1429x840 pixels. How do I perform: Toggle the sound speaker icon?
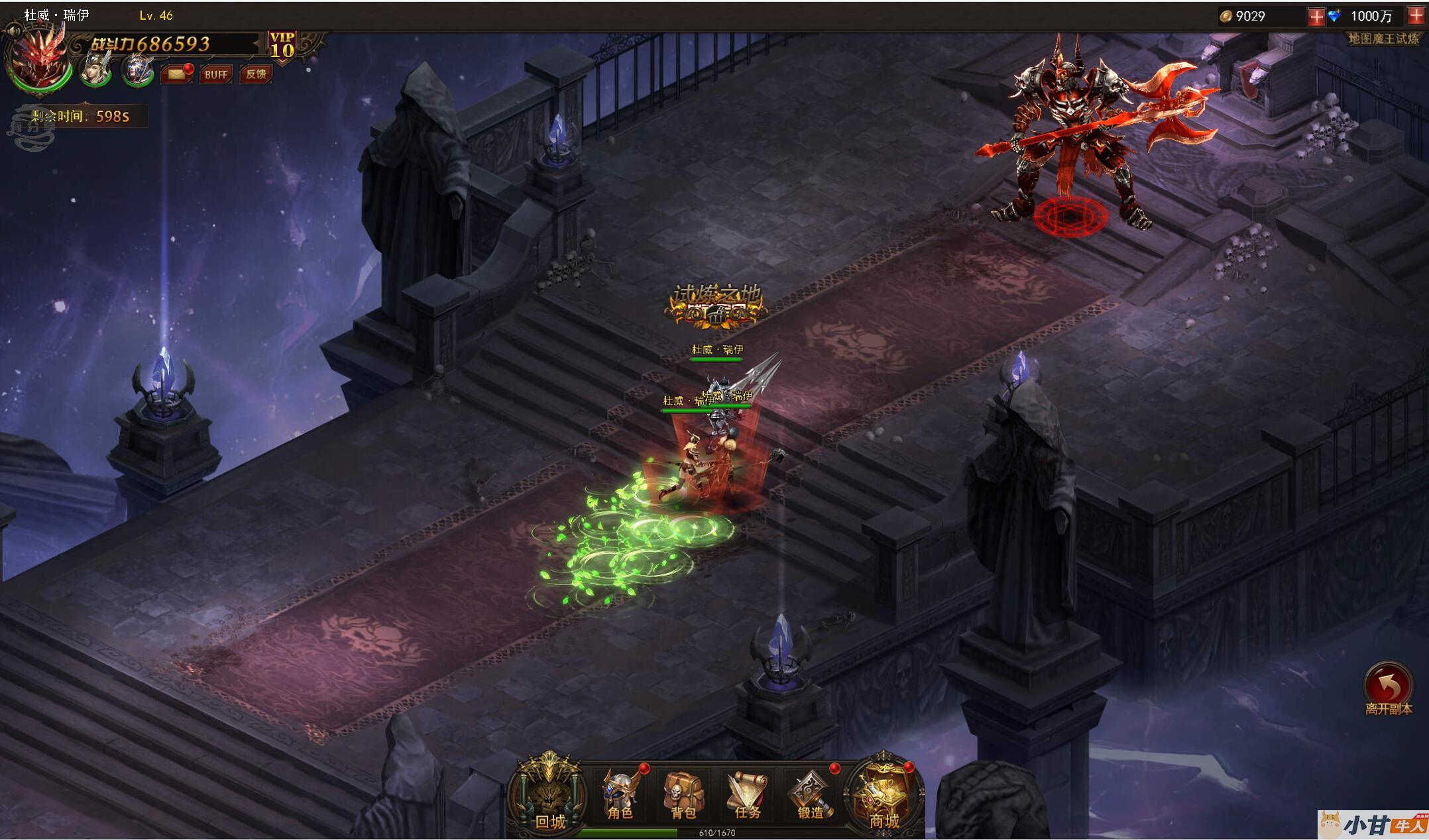click(x=13, y=30)
